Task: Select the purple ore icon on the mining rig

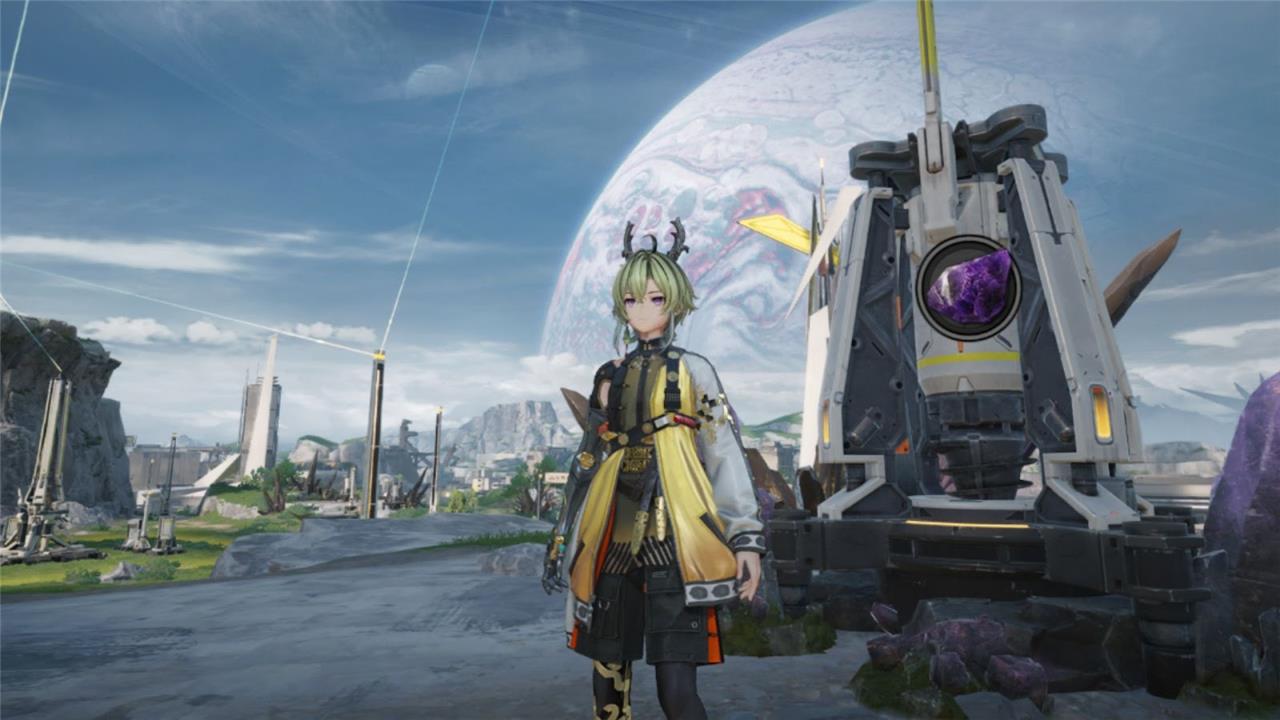Action: (968, 287)
